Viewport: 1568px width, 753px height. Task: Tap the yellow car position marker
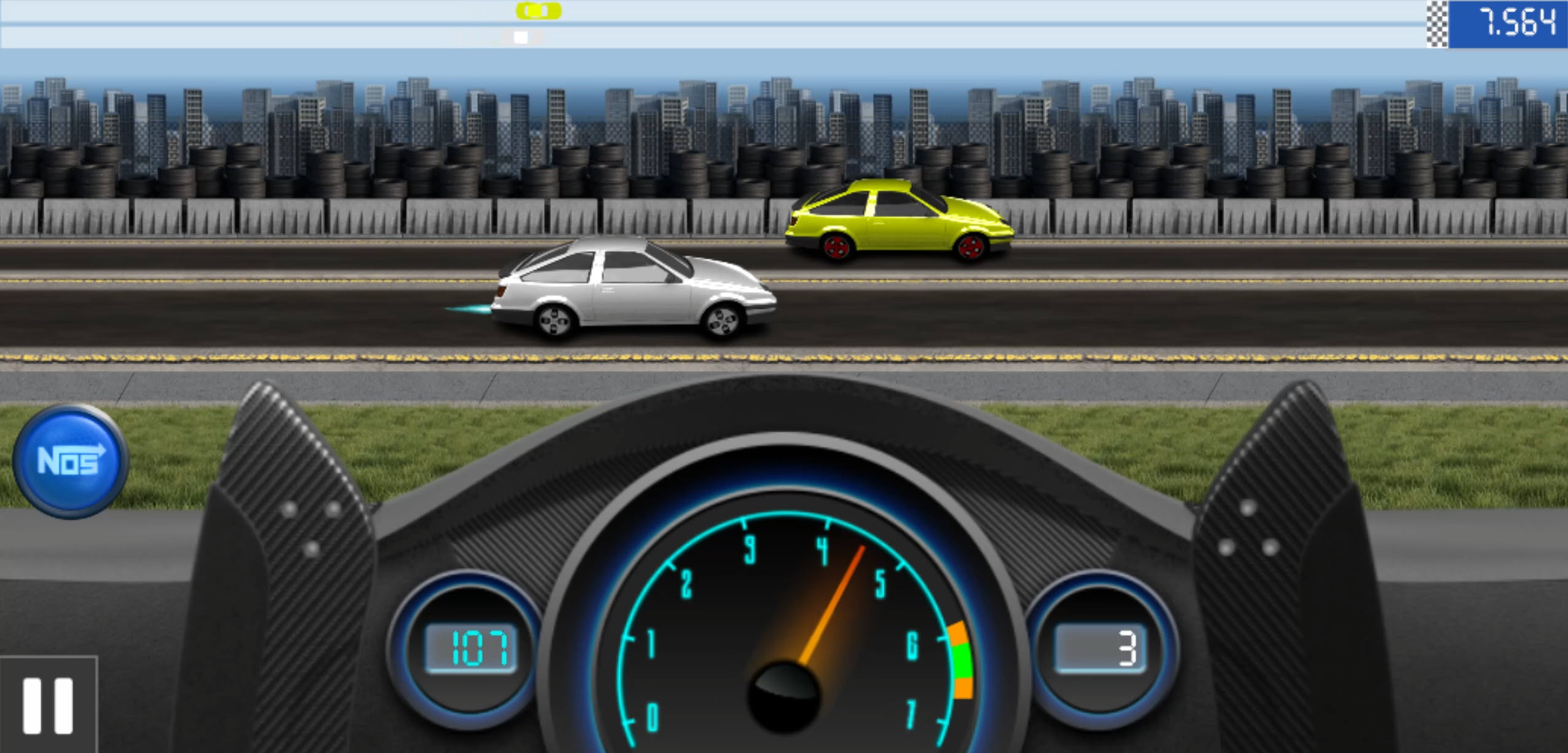click(537, 11)
